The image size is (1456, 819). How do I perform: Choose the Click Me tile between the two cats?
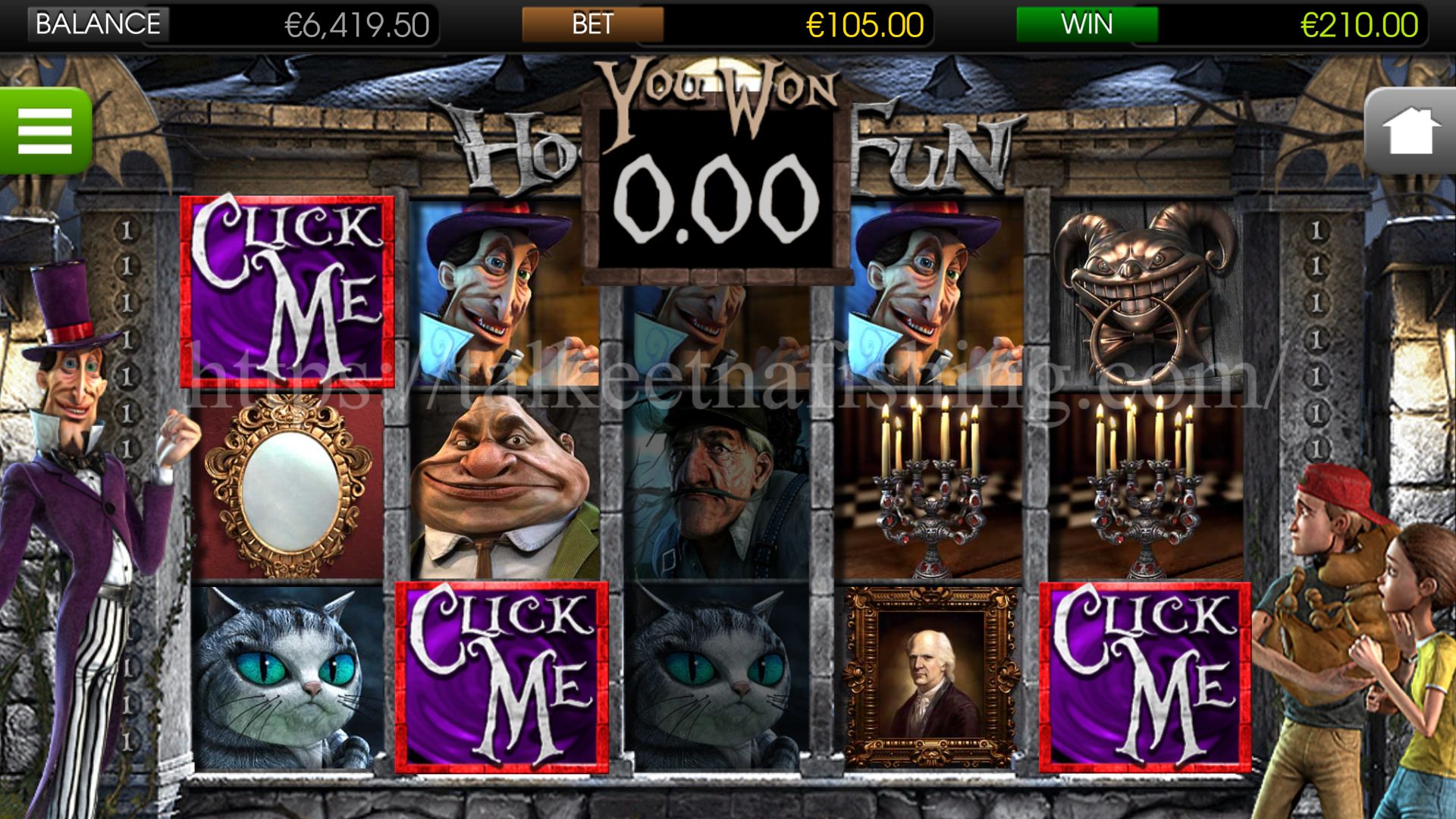tap(502, 677)
